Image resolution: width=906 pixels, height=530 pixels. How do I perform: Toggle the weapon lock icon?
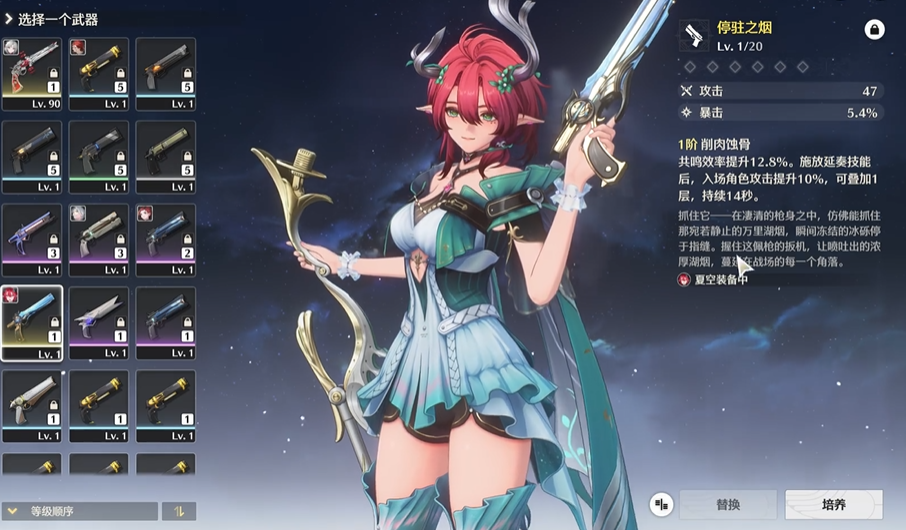(874, 30)
